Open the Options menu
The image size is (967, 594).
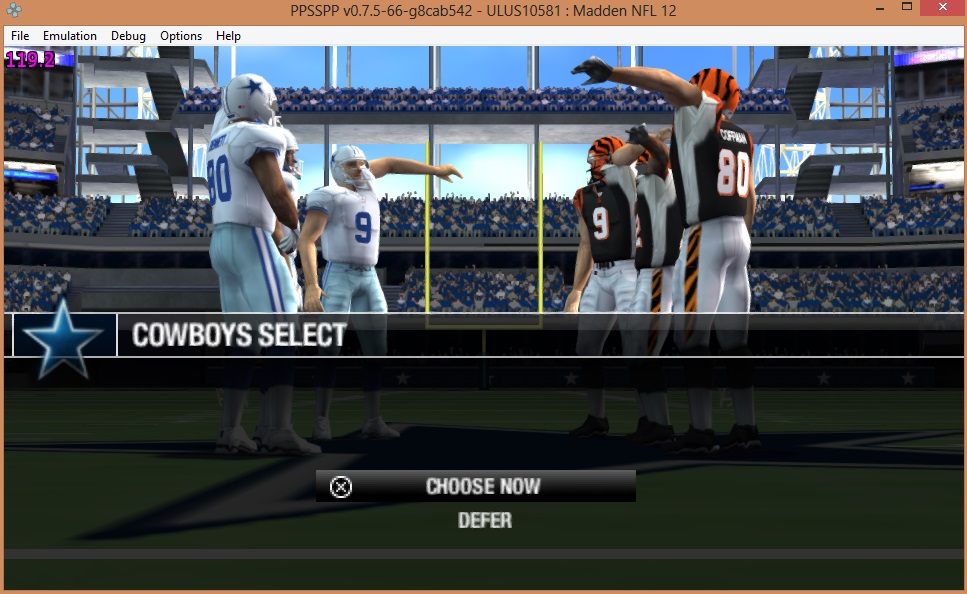181,36
